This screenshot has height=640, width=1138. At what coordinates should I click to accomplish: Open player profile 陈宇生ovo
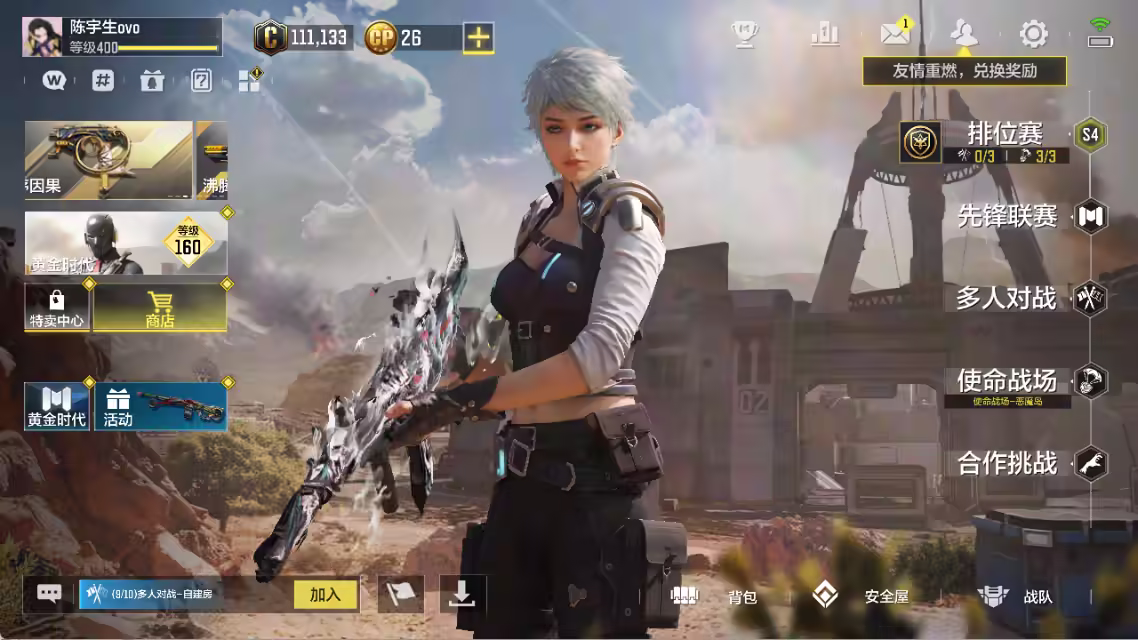pos(122,37)
